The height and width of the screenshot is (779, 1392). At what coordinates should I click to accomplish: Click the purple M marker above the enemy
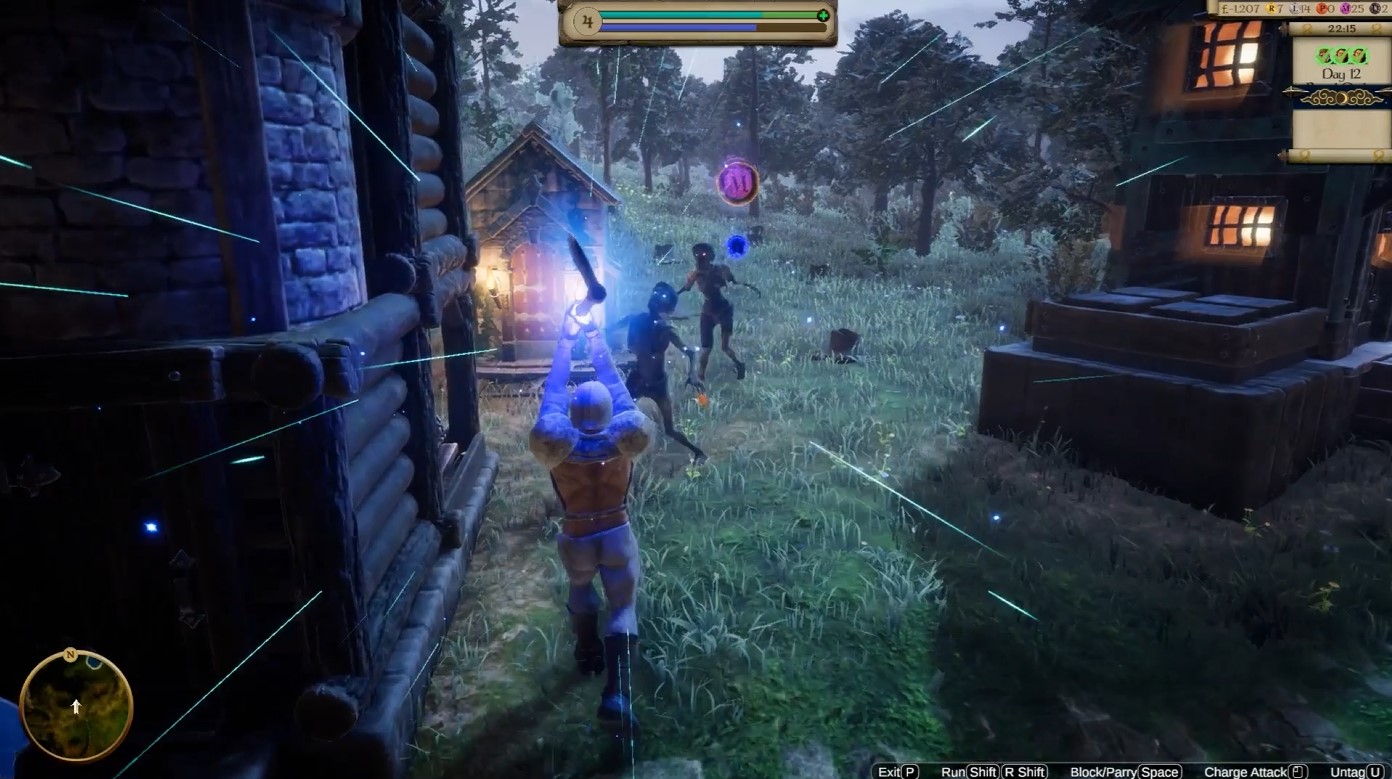[737, 180]
